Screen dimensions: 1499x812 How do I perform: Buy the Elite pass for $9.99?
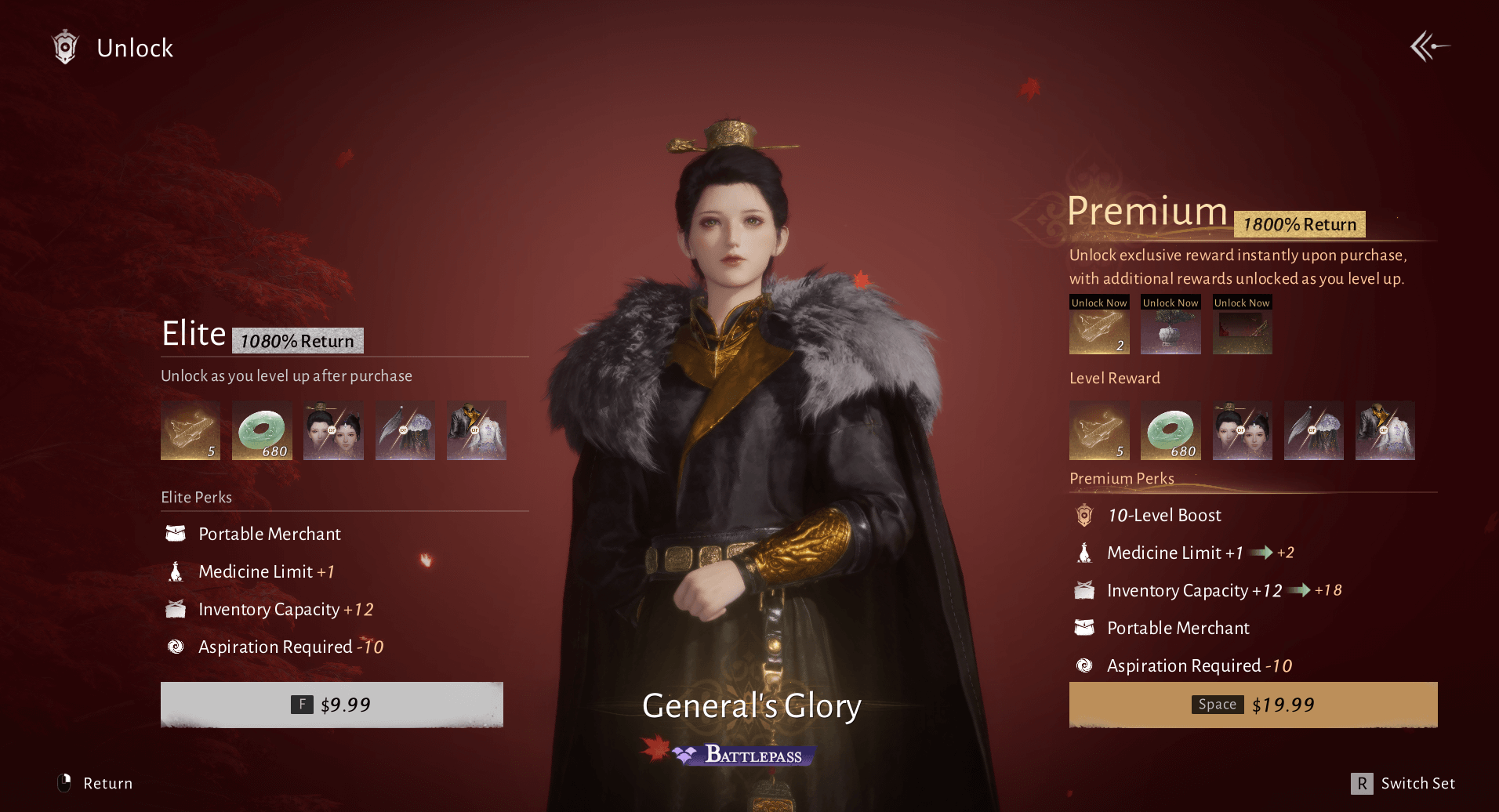point(332,705)
